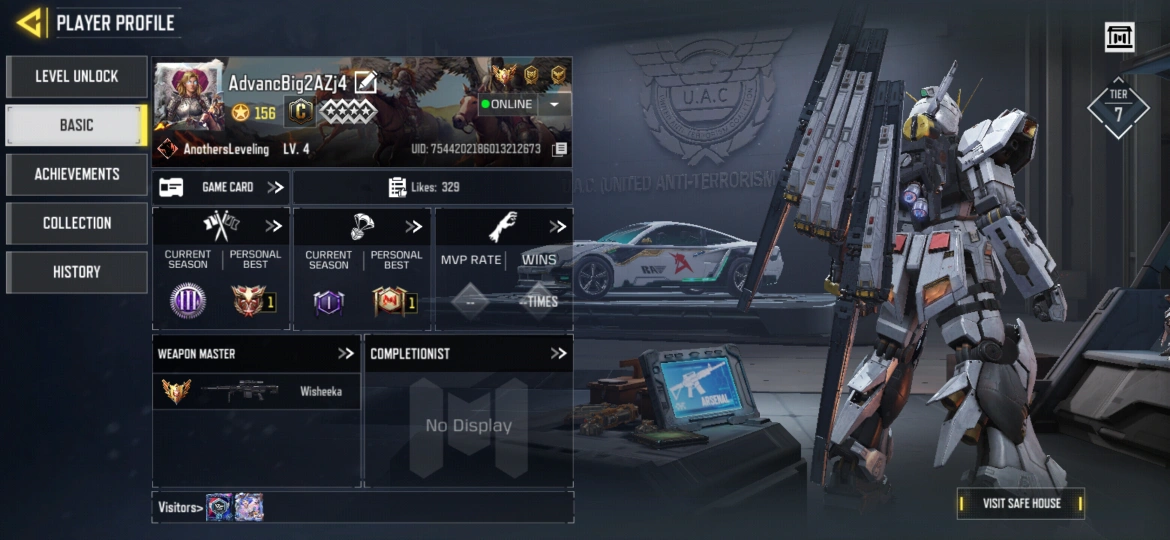Select the Basic tab

pos(76,125)
